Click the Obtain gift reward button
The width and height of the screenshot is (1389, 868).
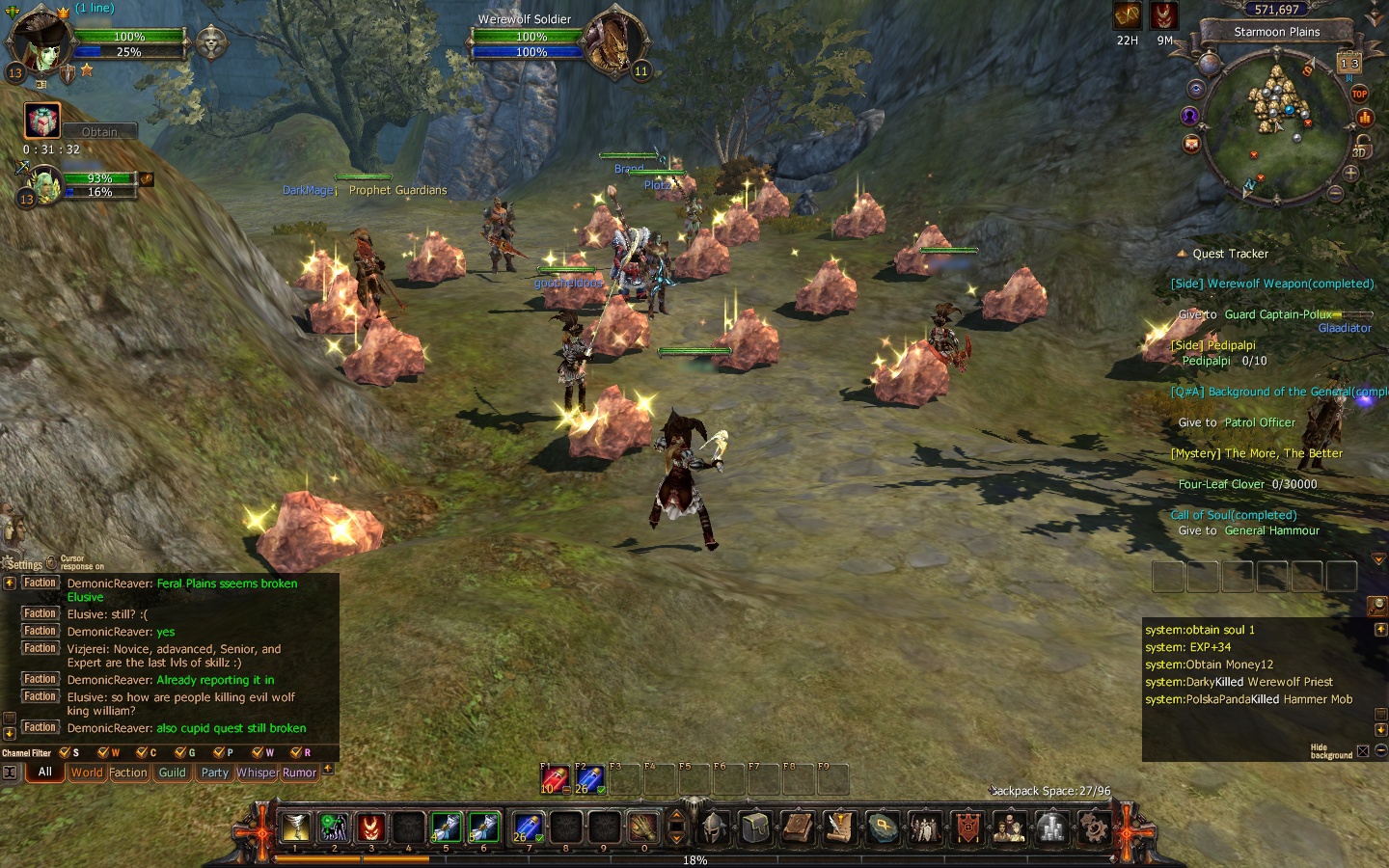[99, 132]
